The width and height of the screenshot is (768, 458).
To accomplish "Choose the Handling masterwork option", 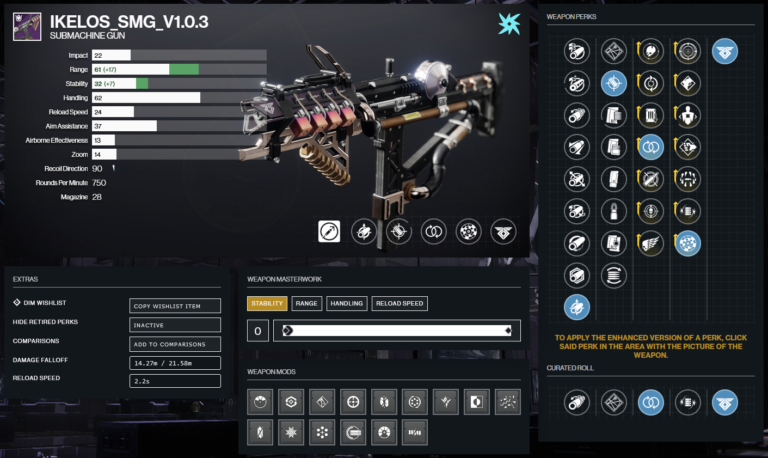I will pos(346,303).
